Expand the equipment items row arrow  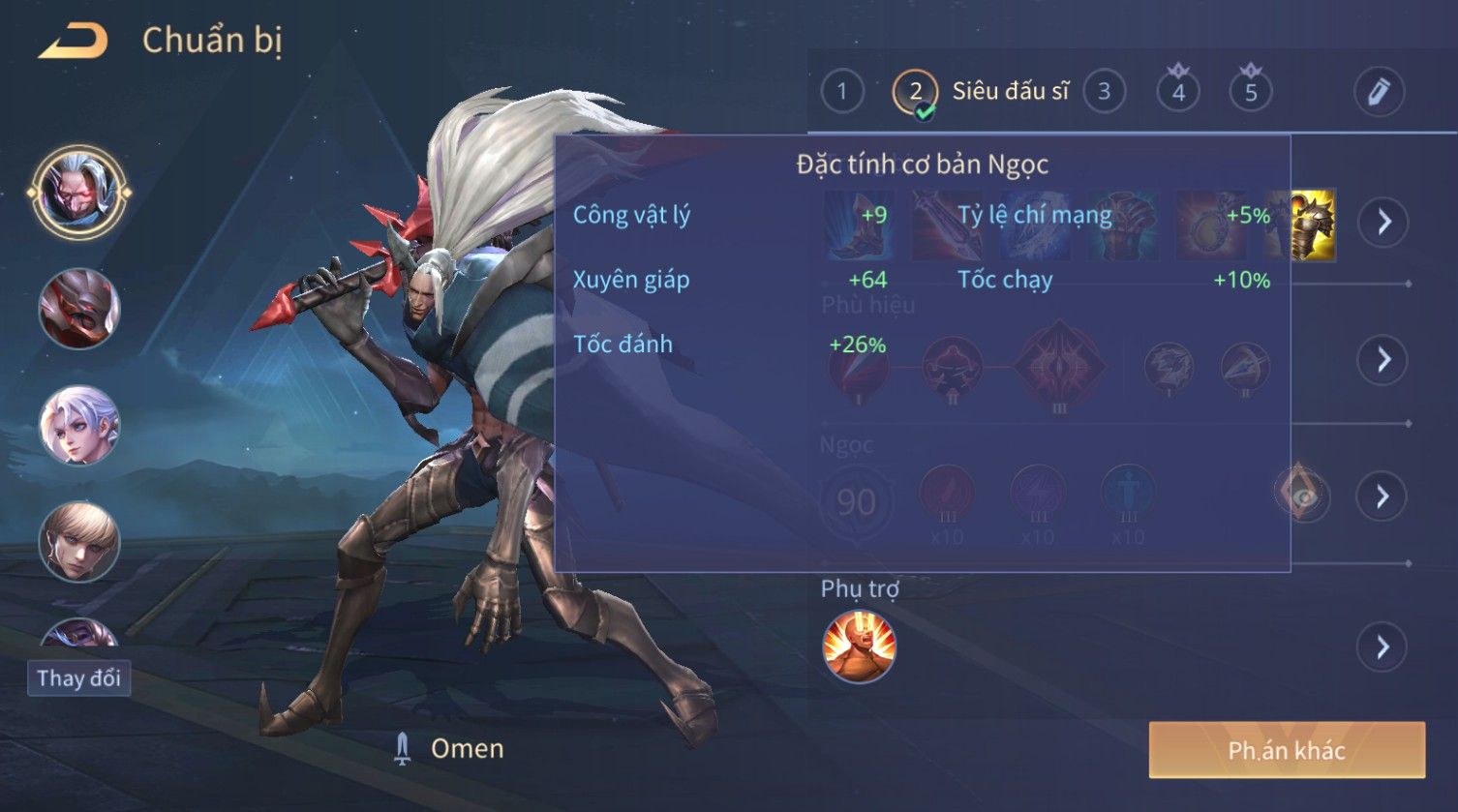(x=1383, y=222)
